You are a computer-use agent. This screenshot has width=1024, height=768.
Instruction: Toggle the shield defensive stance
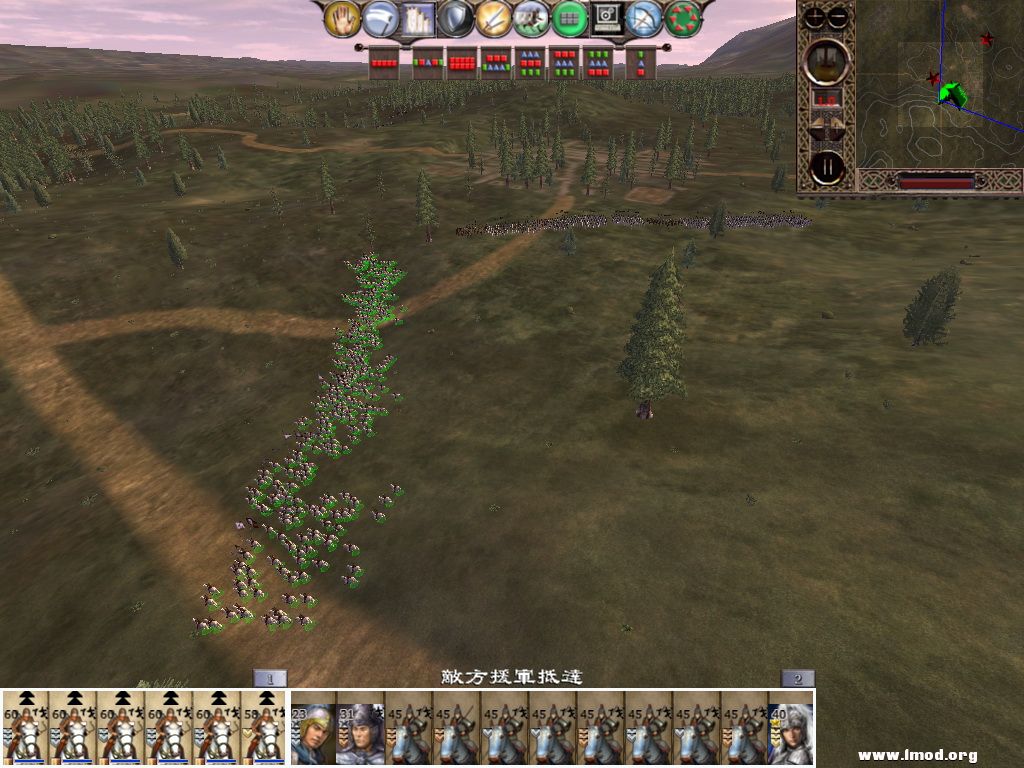(455, 19)
